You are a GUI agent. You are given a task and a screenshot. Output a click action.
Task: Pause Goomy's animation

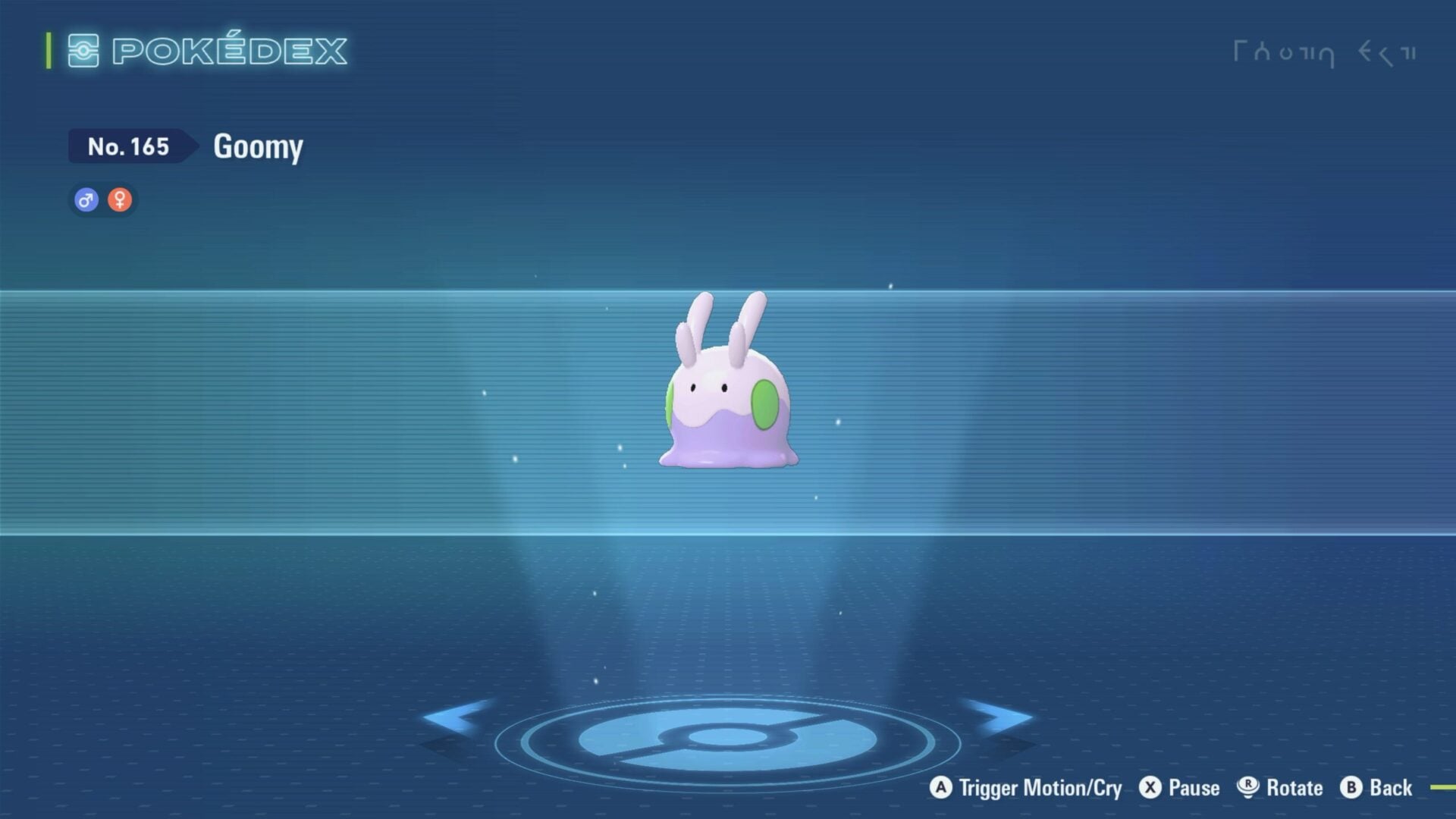tap(1193, 788)
